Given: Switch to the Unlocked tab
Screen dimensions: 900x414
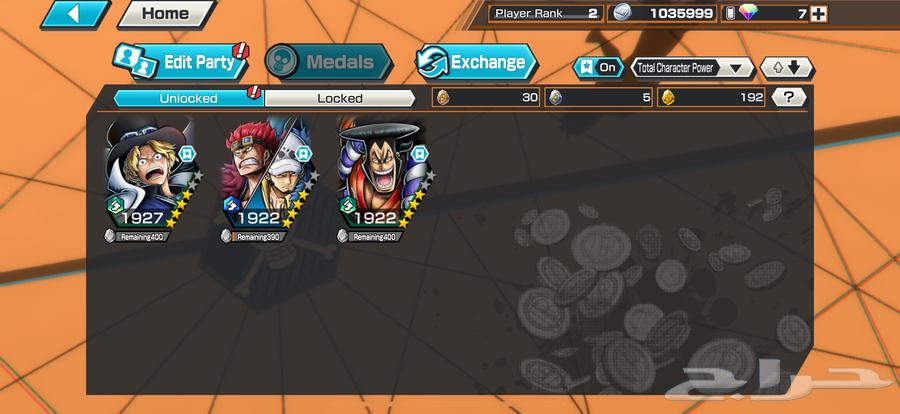Looking at the screenshot, I should pyautogui.click(x=187, y=98).
